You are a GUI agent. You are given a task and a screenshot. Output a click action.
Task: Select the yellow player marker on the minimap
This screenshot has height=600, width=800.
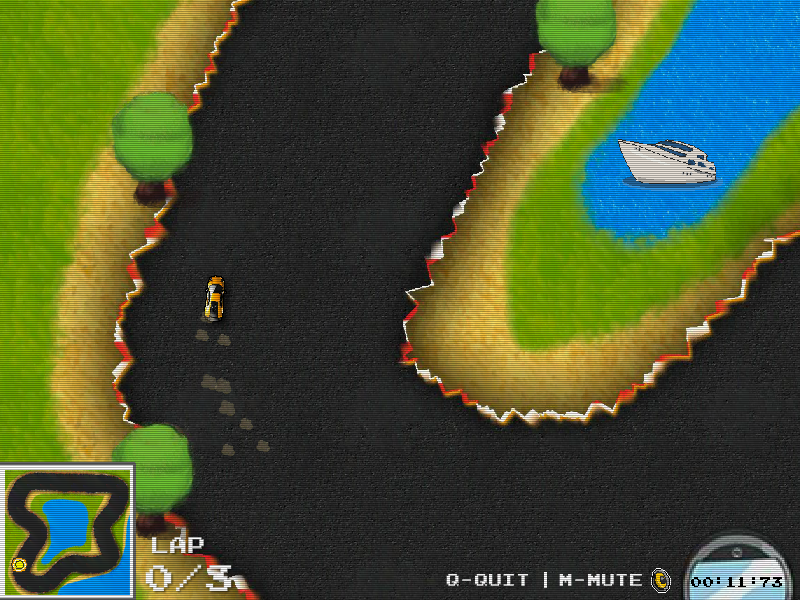19,565
